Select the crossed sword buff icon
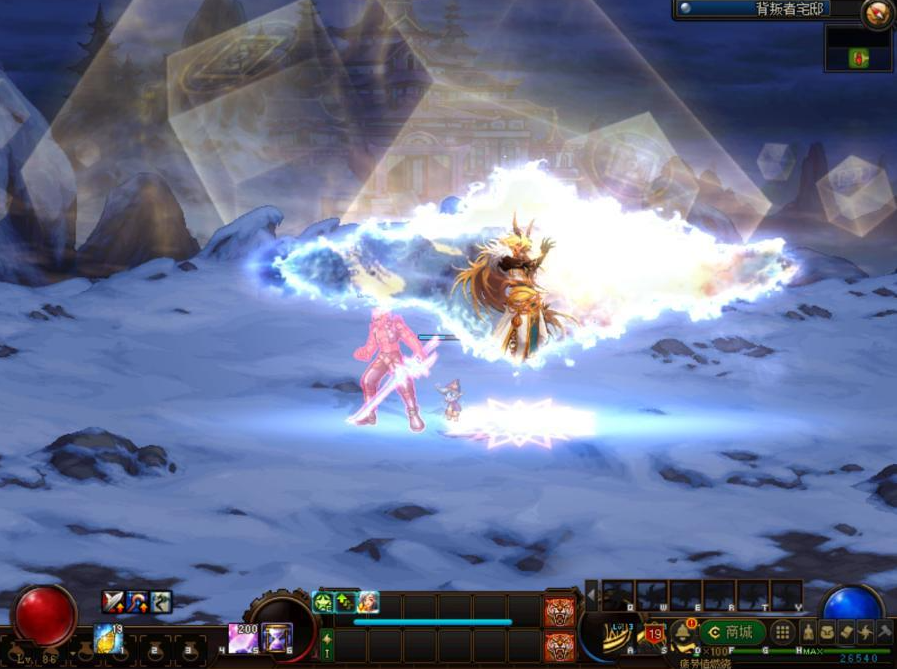The width and height of the screenshot is (897, 669). coord(113,602)
